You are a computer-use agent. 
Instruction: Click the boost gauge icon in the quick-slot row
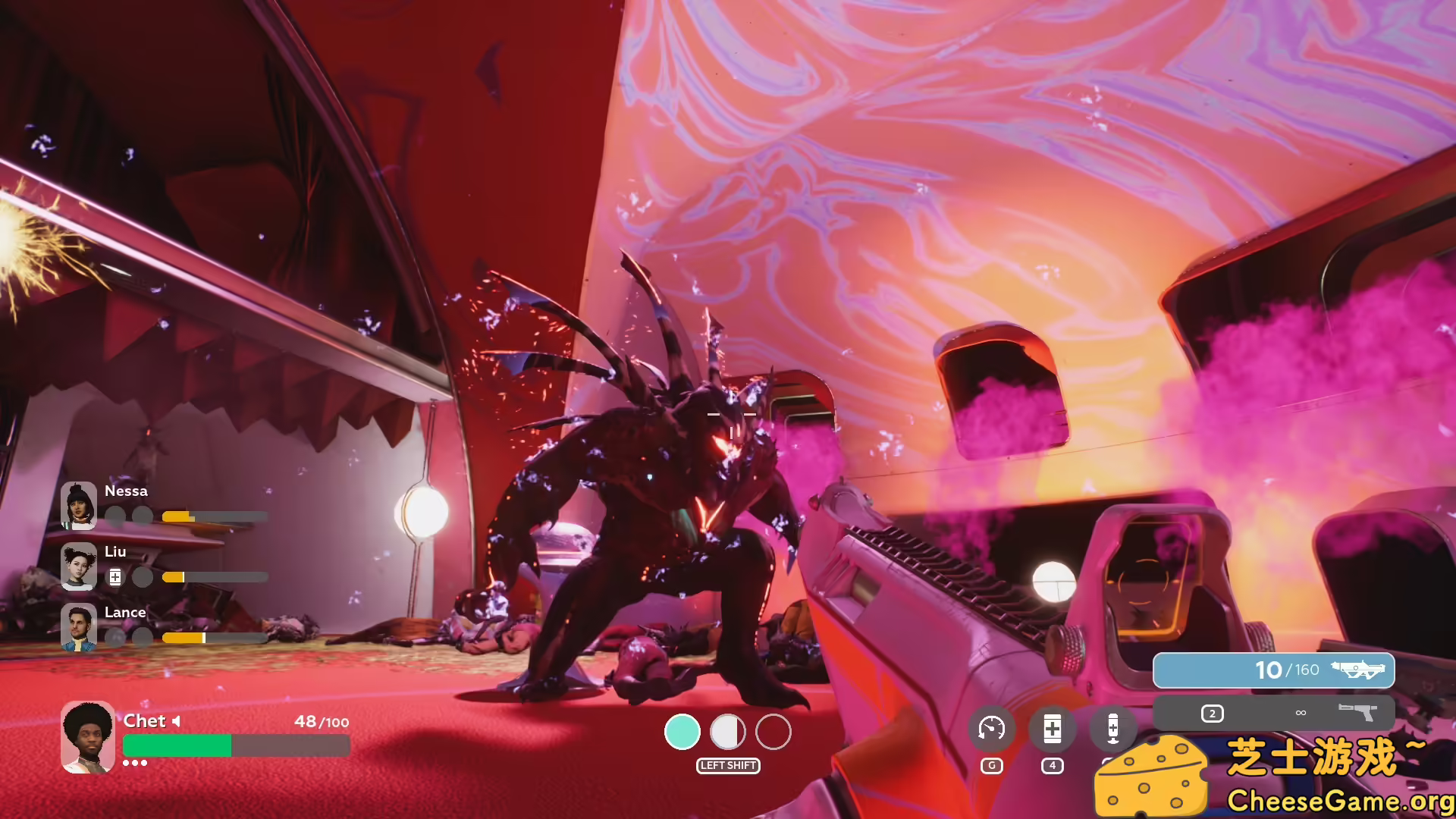click(x=993, y=728)
